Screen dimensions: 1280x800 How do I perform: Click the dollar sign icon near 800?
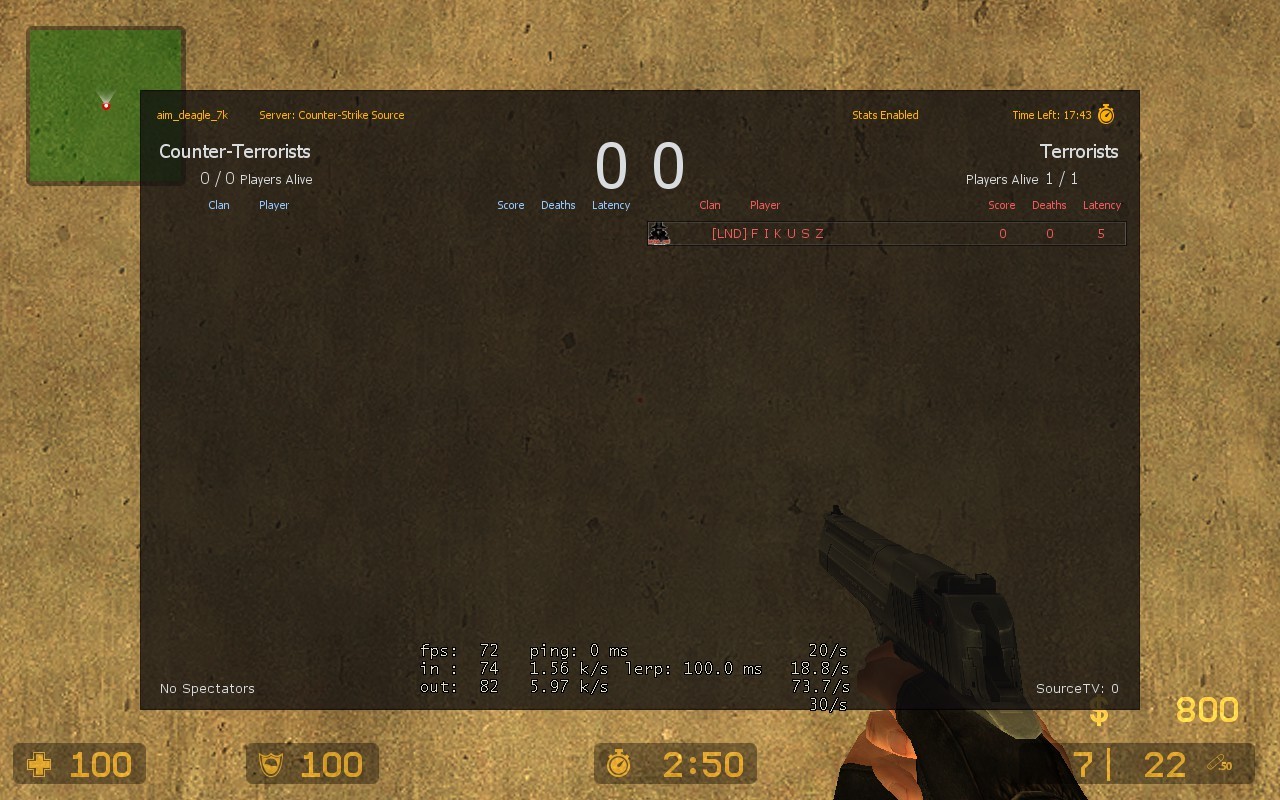[x=1097, y=719]
